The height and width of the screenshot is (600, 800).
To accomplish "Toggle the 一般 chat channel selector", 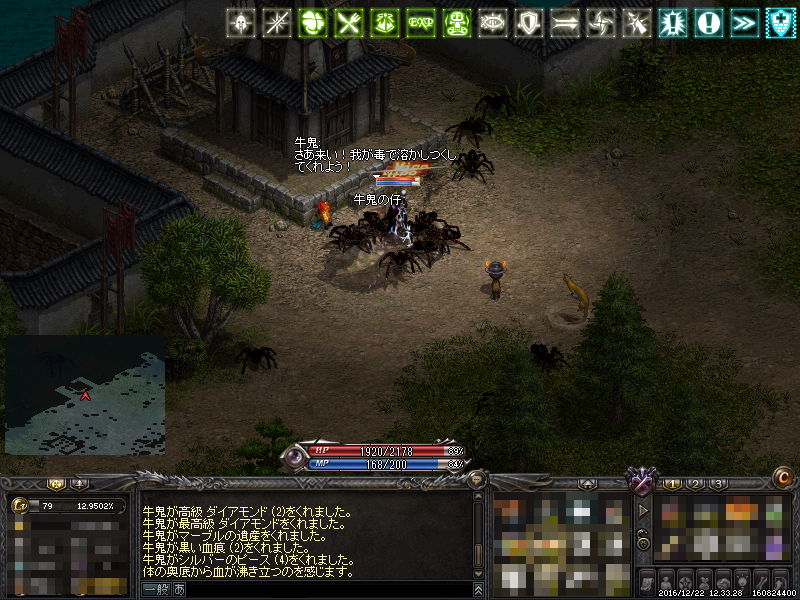I will [x=158, y=590].
